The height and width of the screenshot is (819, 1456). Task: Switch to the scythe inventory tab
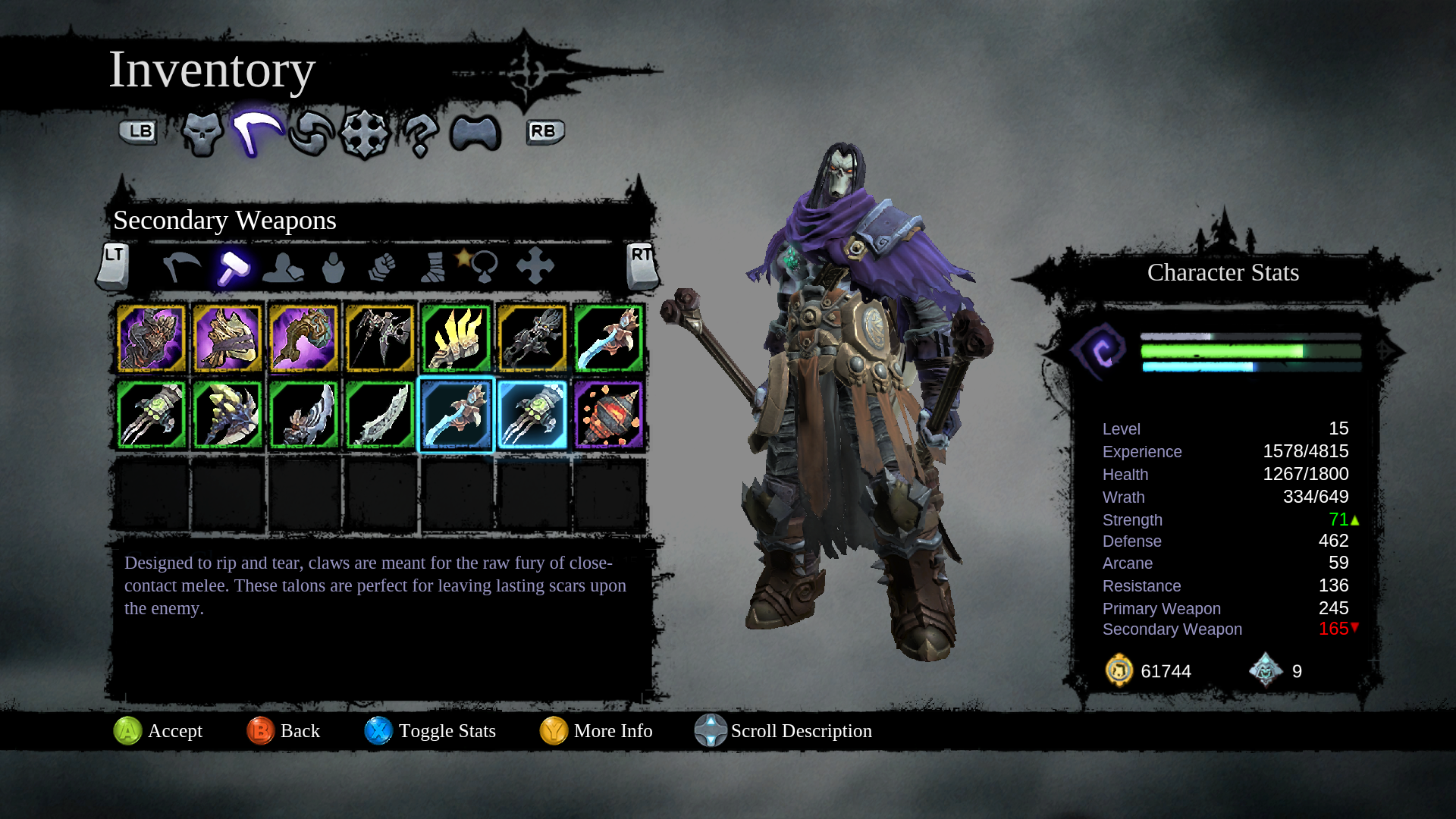257,133
